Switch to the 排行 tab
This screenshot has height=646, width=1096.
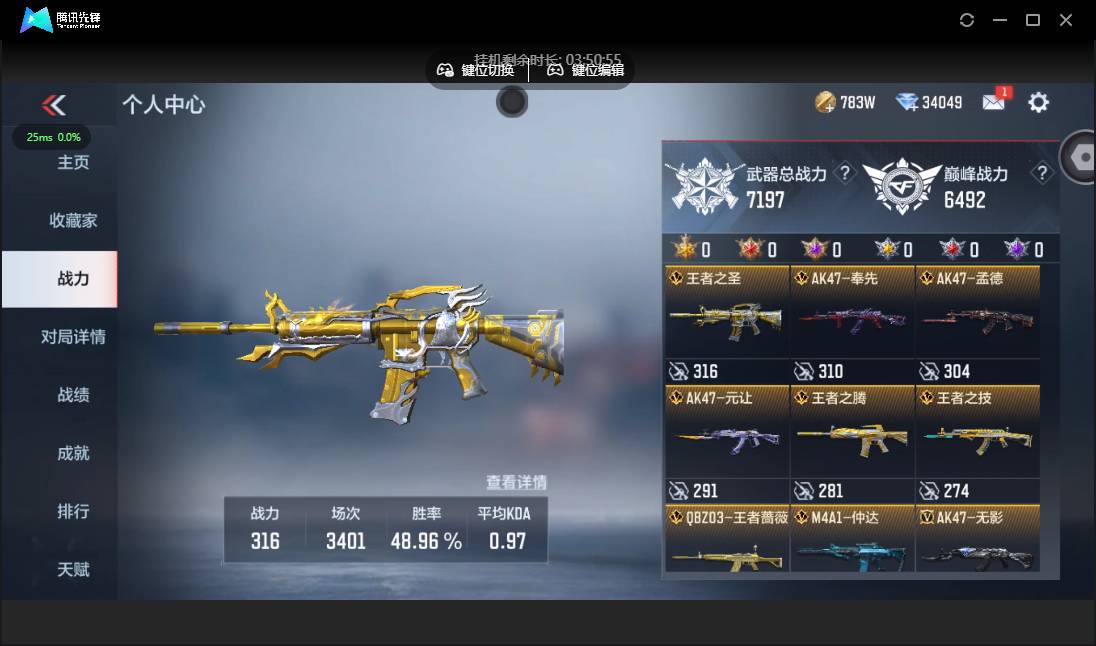(73, 510)
